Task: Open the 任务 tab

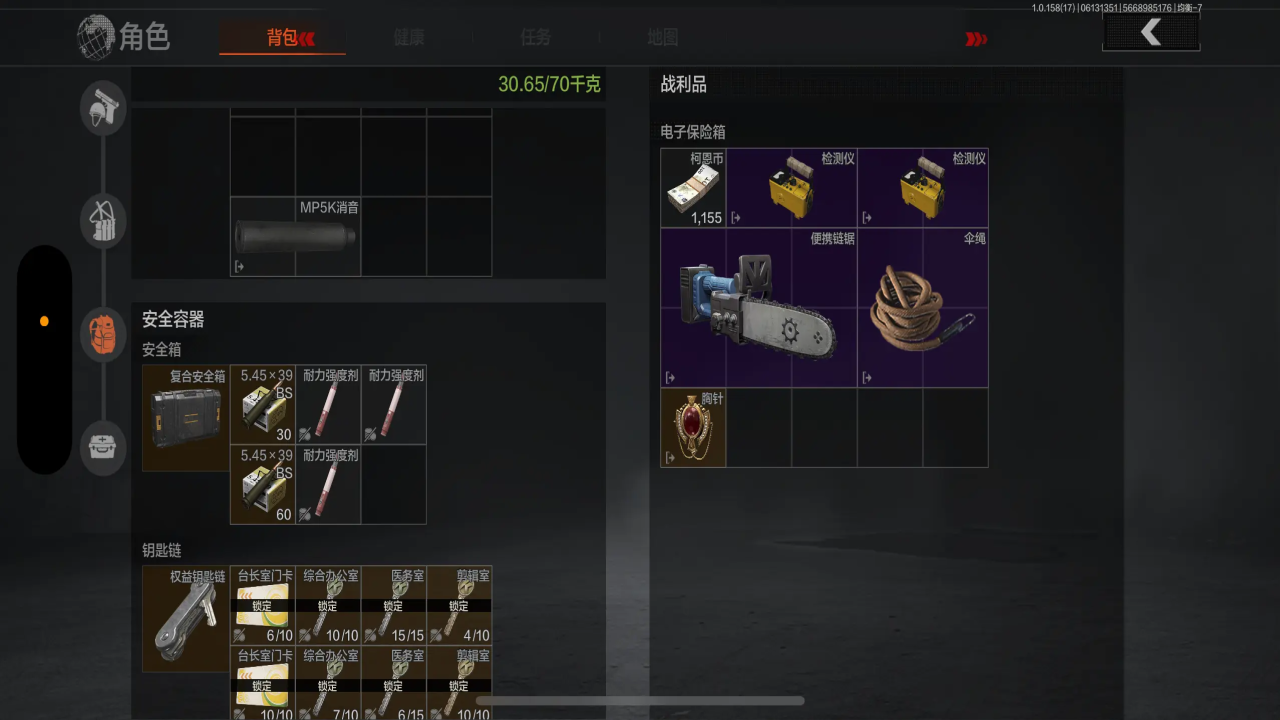Action: (535, 38)
